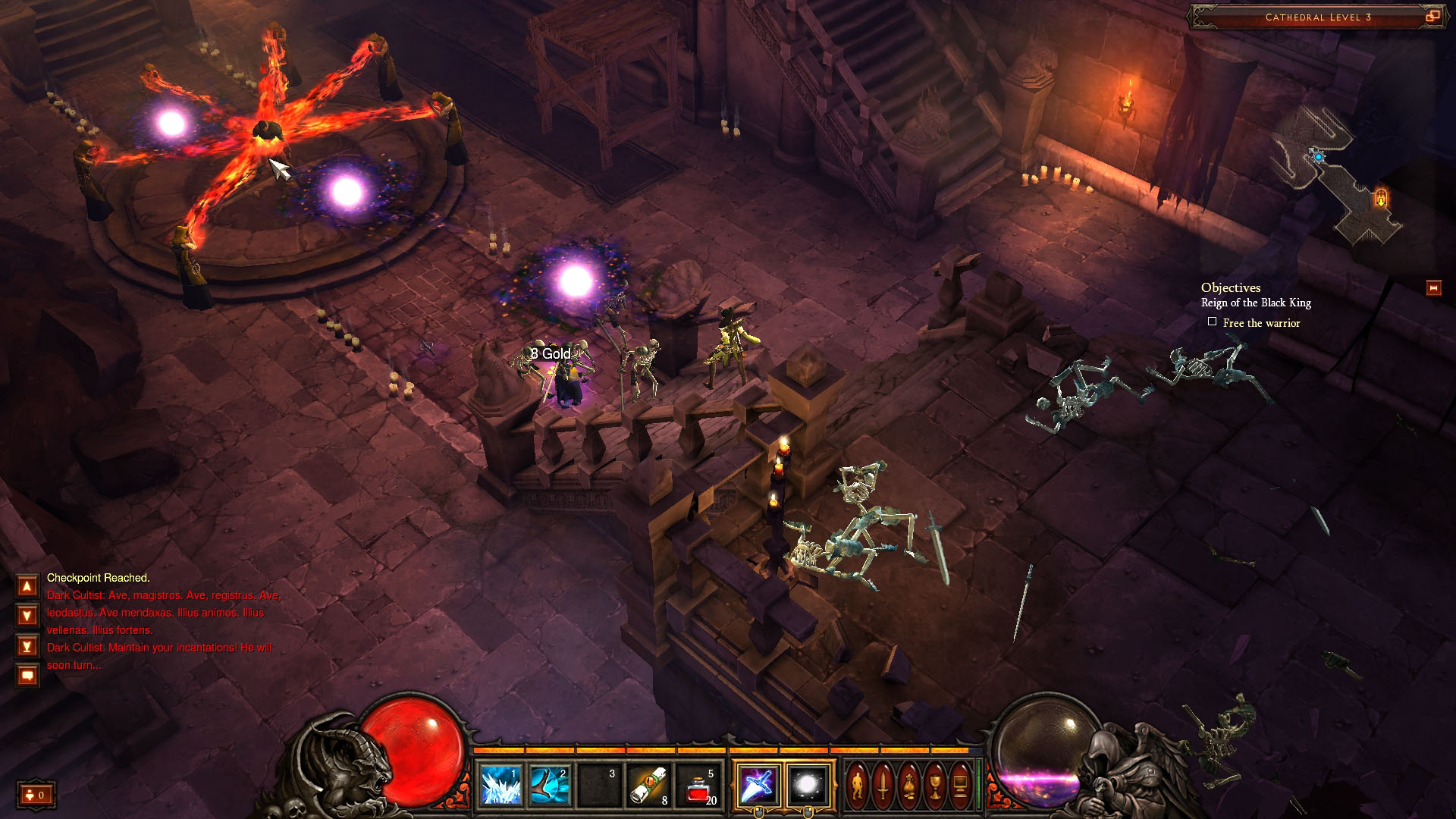Expand the map from Cathedral Level 3 bar
The width and height of the screenshot is (1456, 819).
(x=1432, y=16)
